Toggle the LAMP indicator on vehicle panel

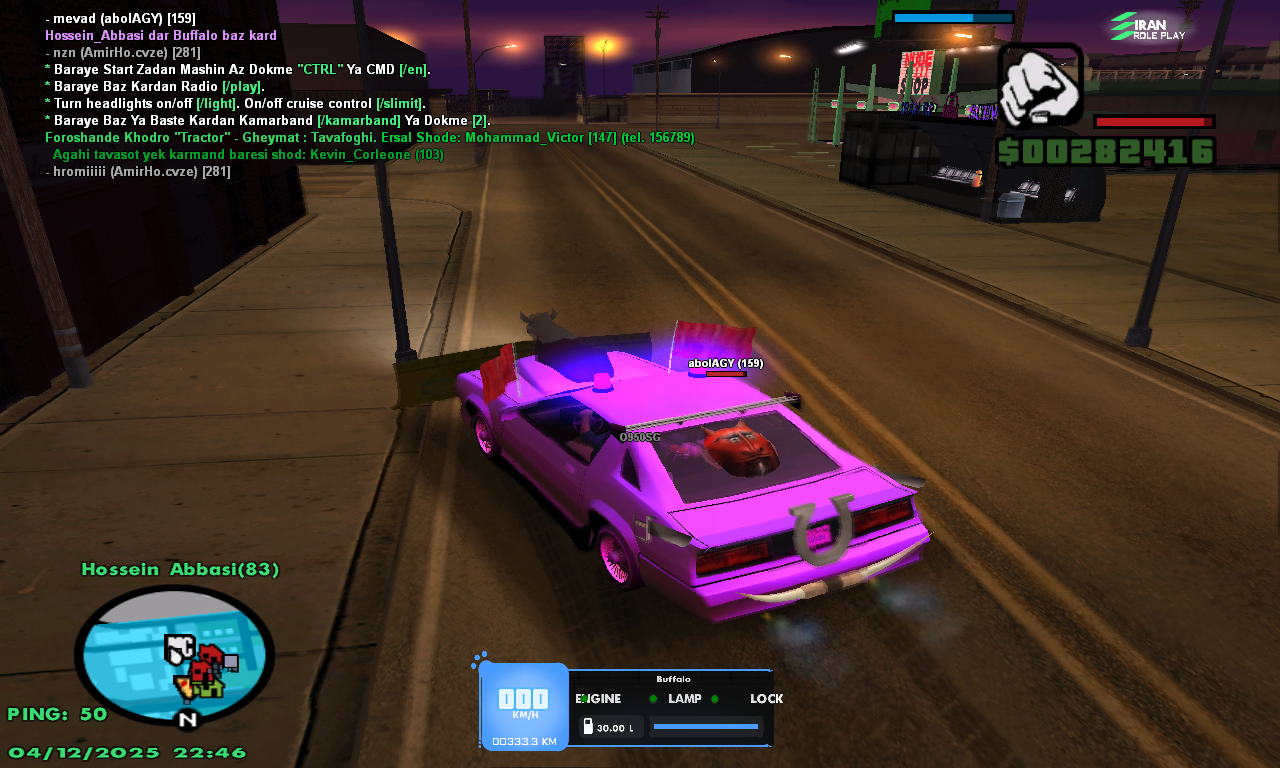(x=685, y=699)
